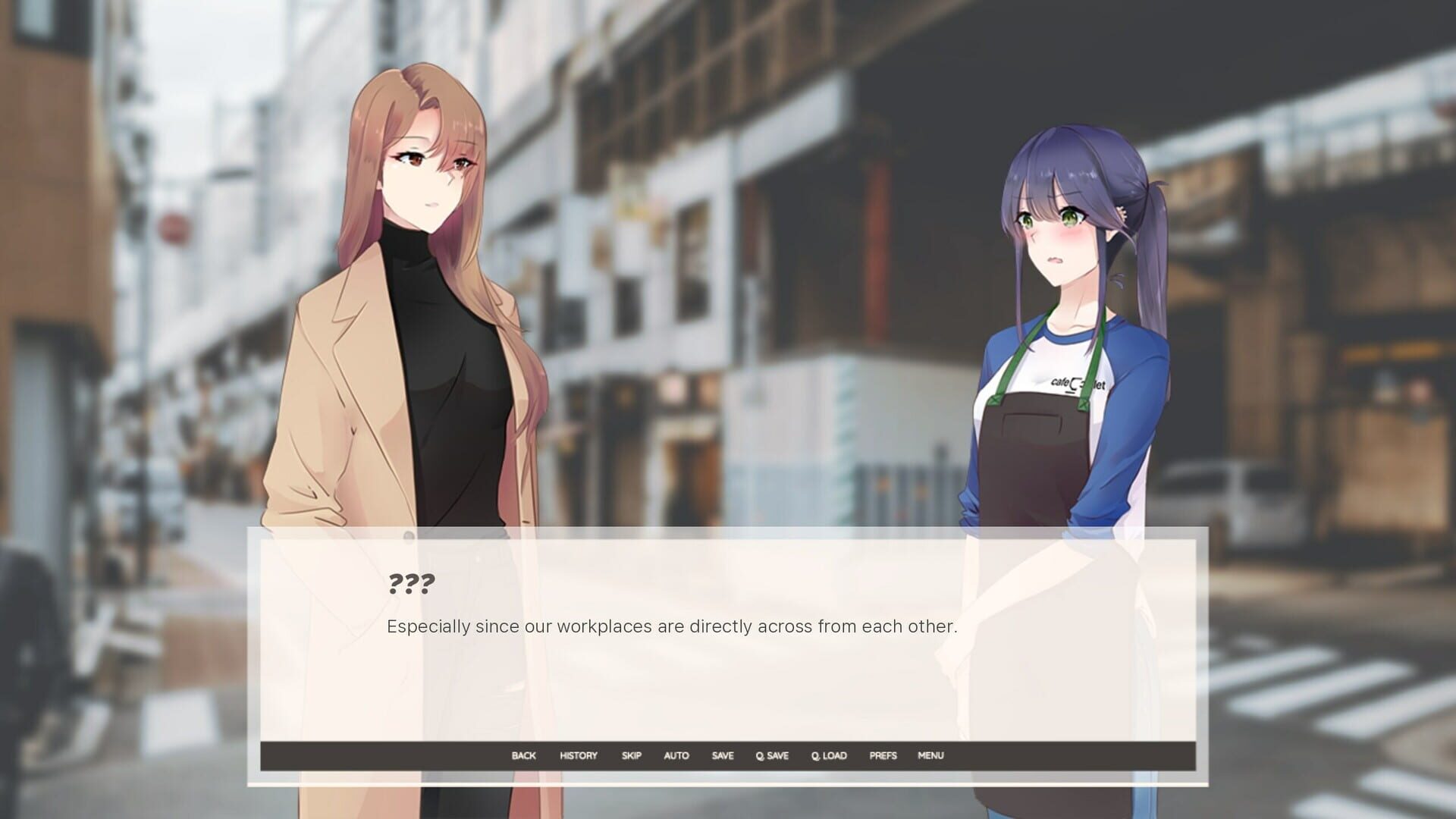Perform a quick save via Q.SAVE
The image size is (1456, 819).
(771, 755)
